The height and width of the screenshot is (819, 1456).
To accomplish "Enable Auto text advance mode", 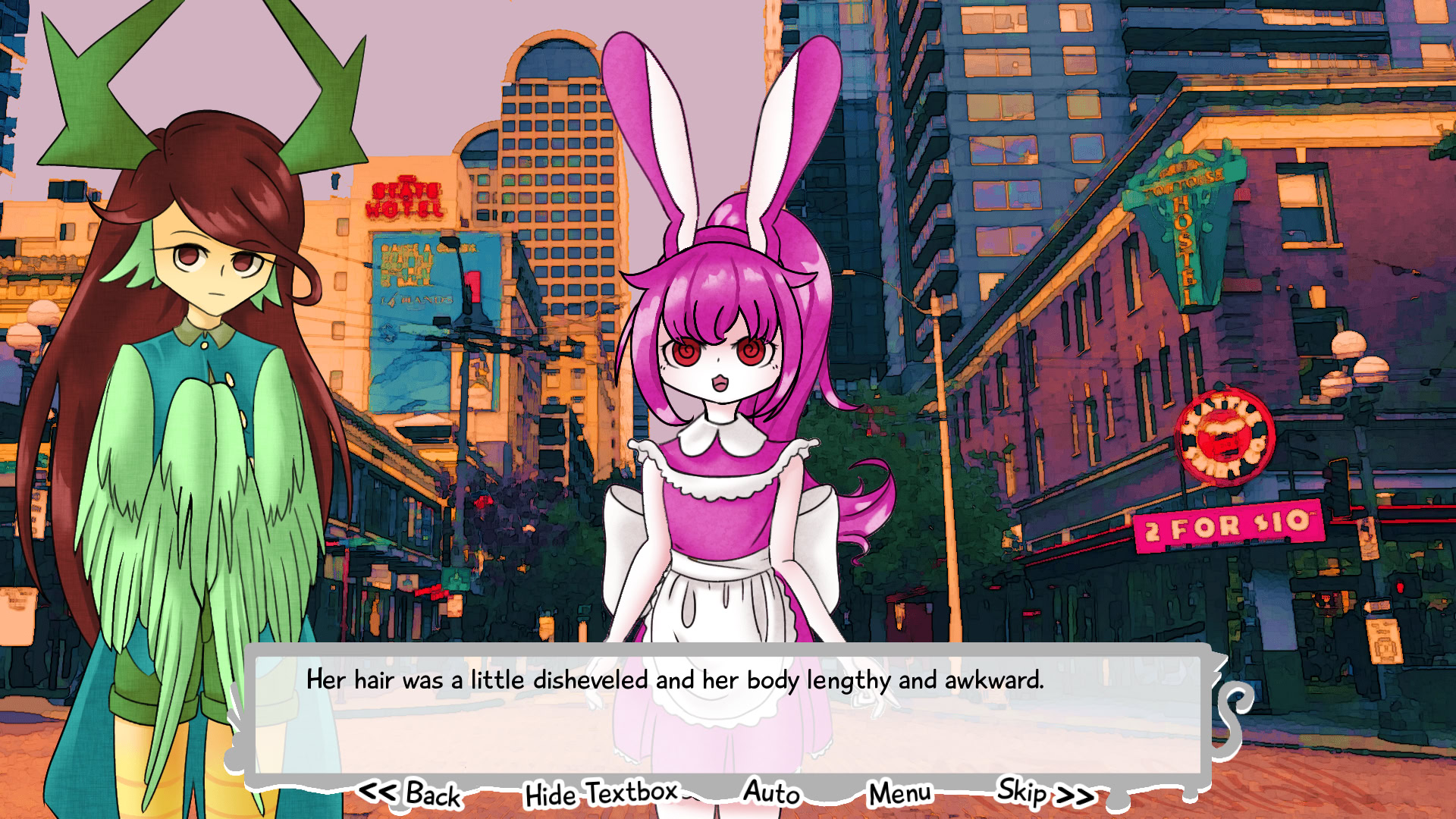I will [771, 793].
